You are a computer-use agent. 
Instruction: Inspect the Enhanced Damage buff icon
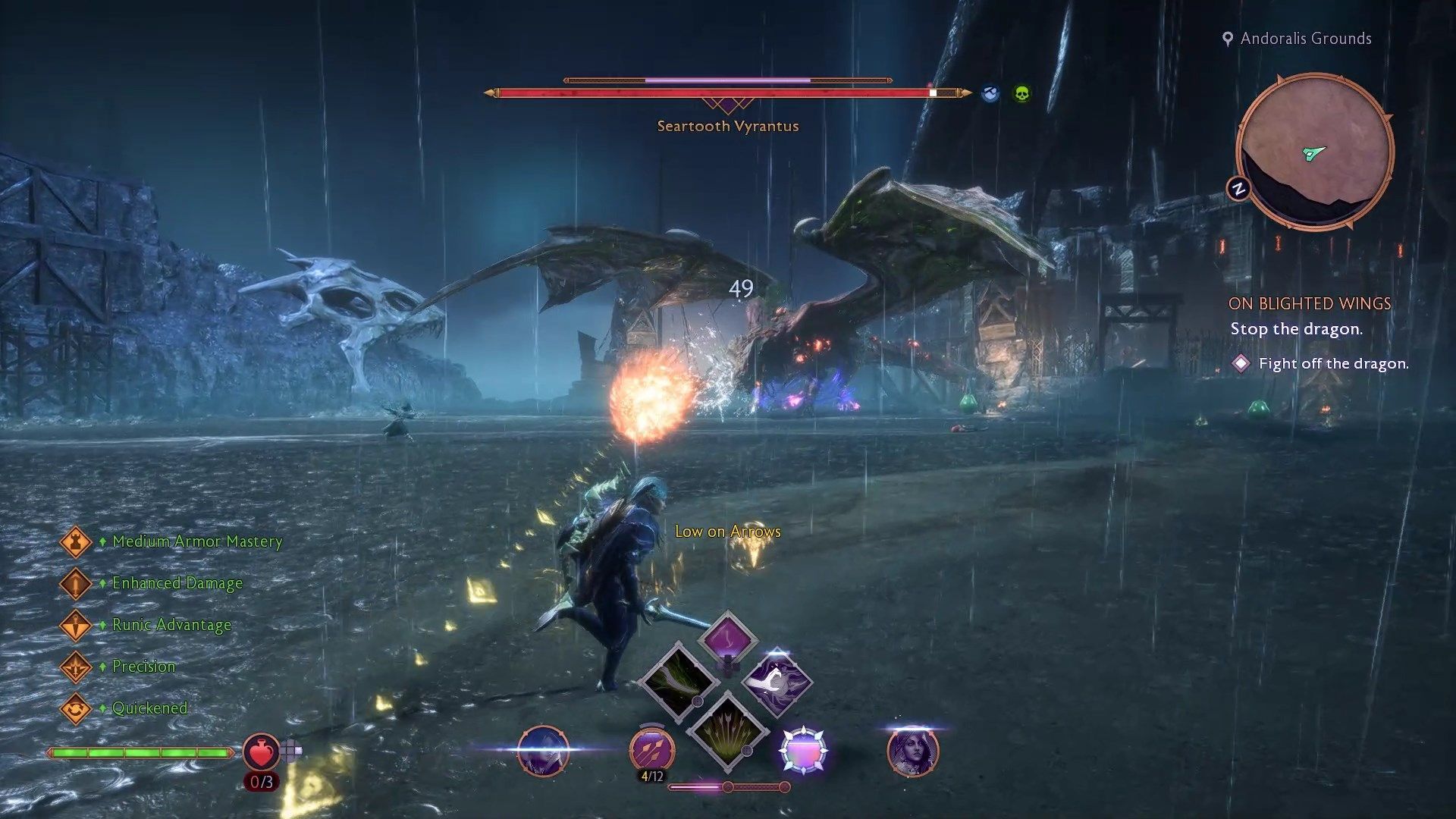click(76, 583)
